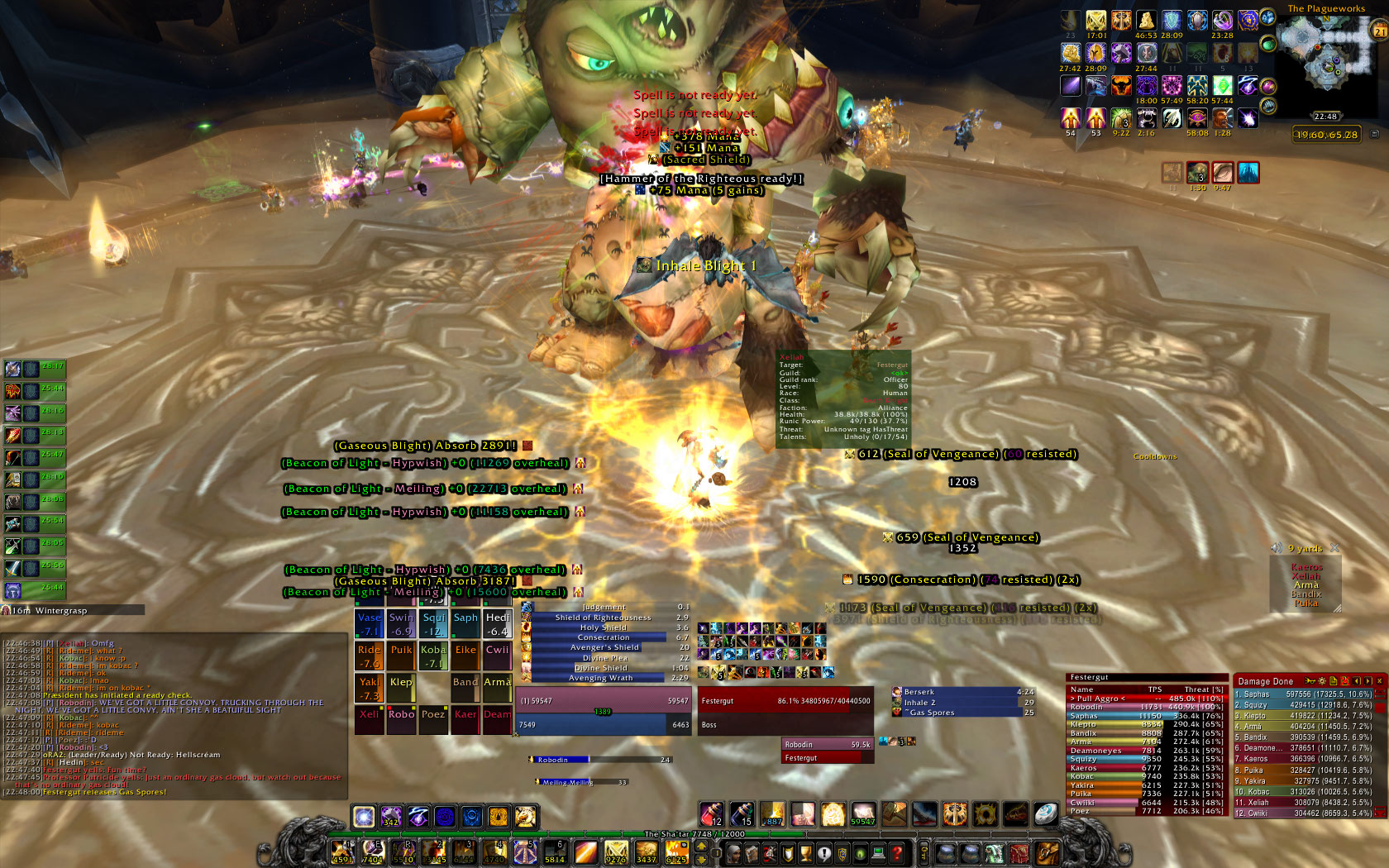
Task: Click the cheese food buff icon
Action: [x=1145, y=21]
